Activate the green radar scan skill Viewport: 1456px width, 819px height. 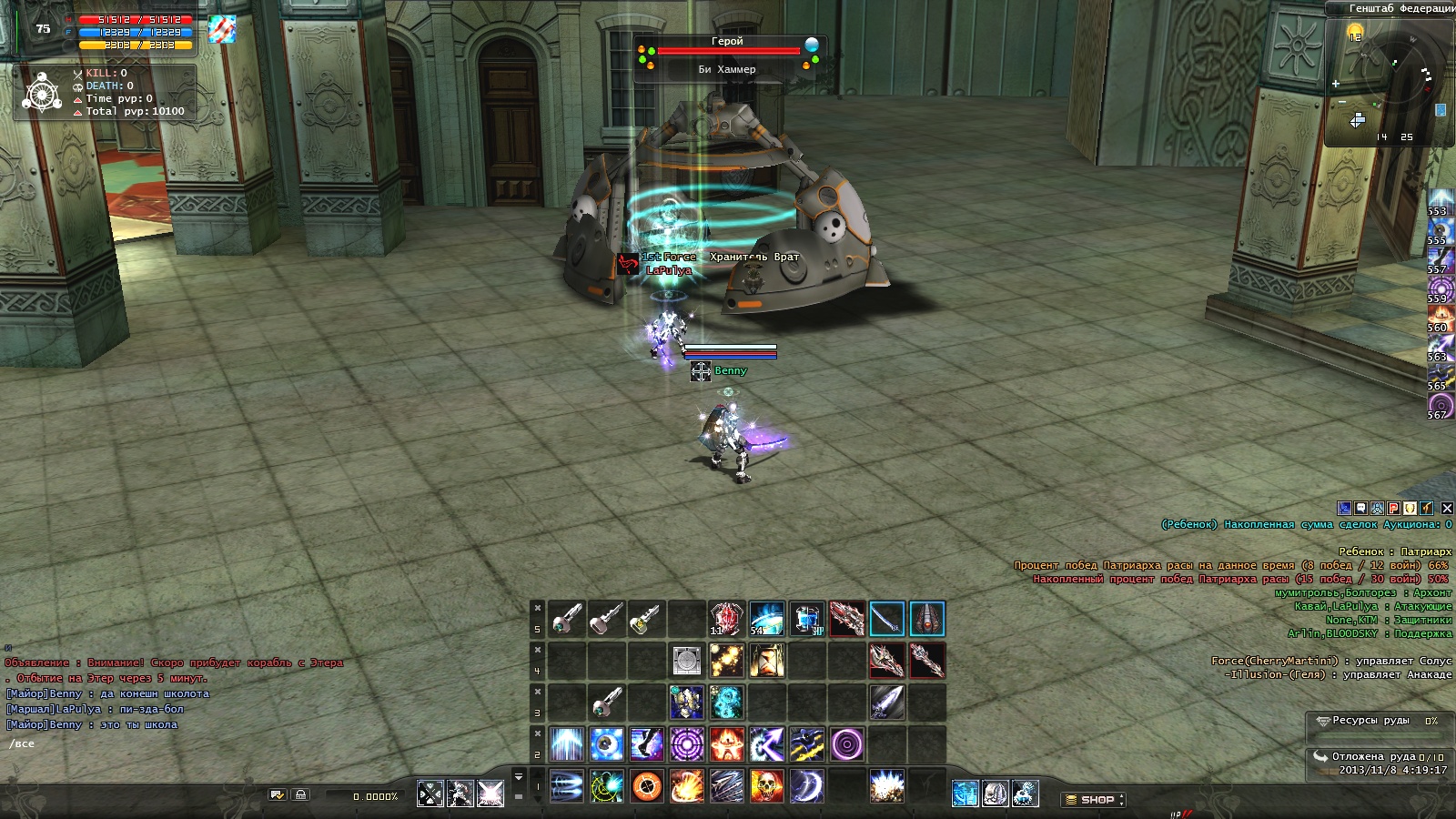[x=606, y=786]
